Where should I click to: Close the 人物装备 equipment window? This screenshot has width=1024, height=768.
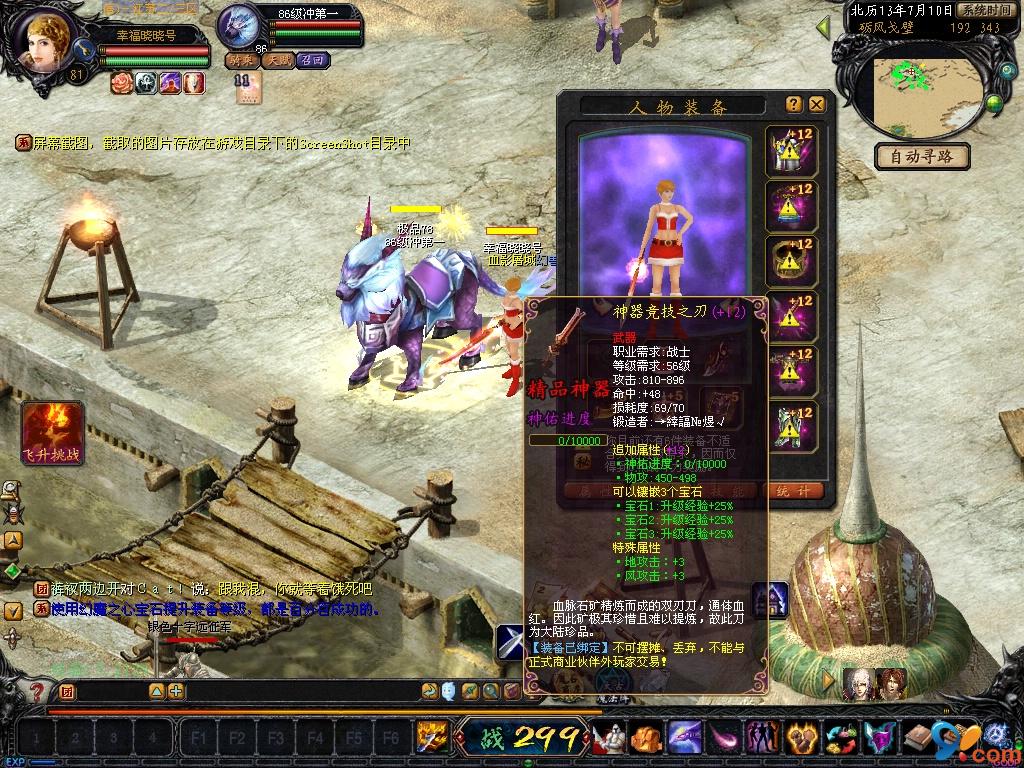(x=817, y=104)
